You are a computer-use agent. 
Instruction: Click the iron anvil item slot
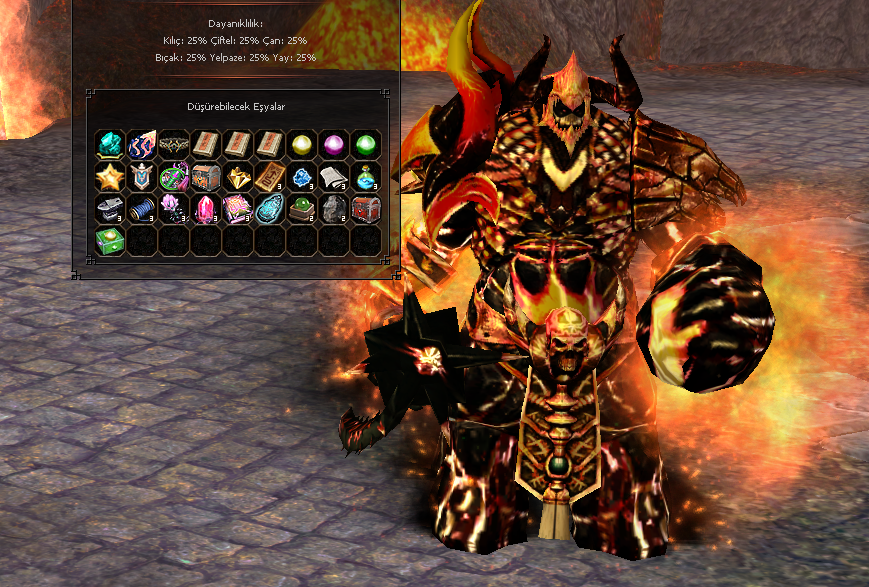tap(110, 209)
